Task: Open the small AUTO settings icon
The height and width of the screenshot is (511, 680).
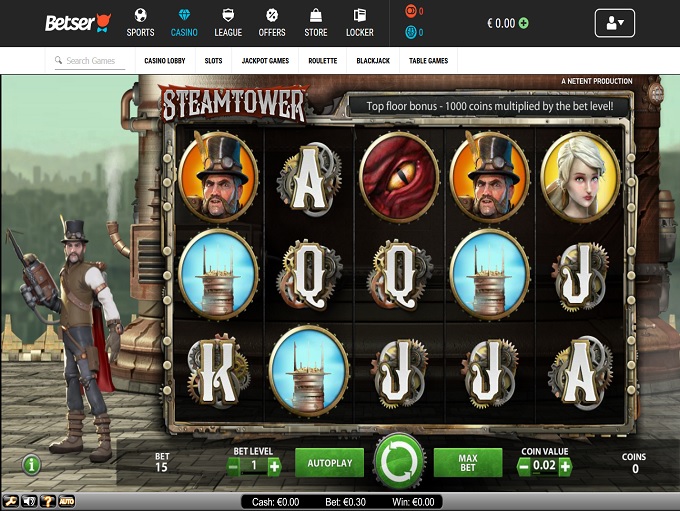Action: [x=66, y=500]
